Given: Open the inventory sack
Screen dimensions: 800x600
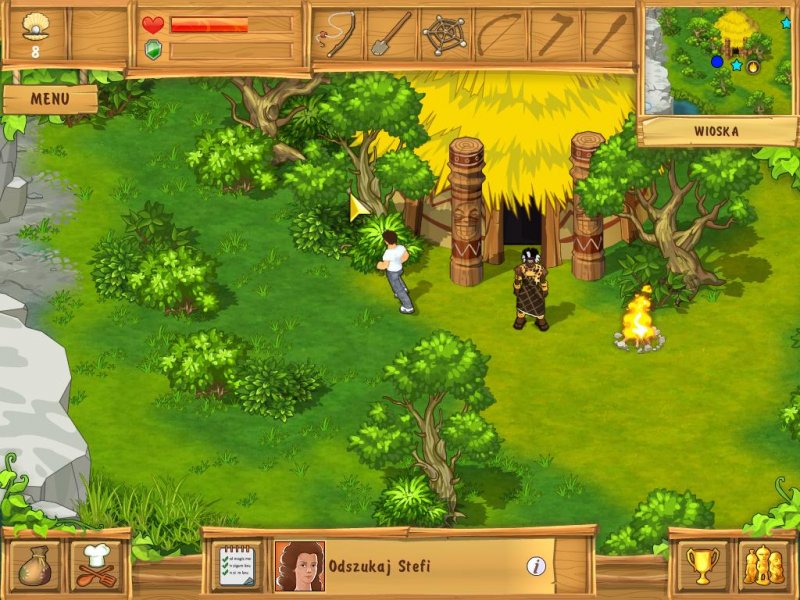Looking at the screenshot, I should click(34, 564).
